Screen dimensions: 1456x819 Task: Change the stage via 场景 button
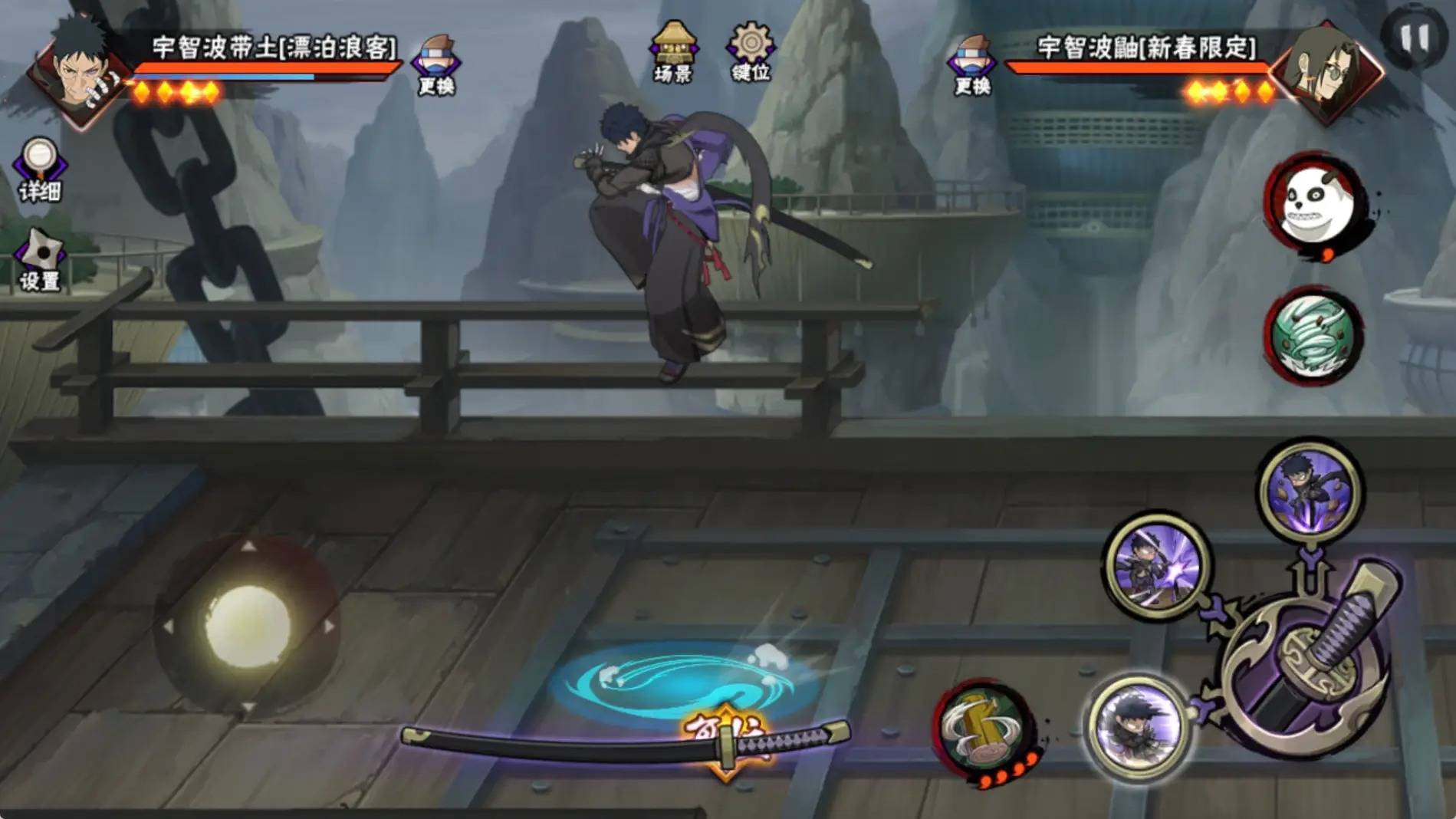click(x=672, y=52)
